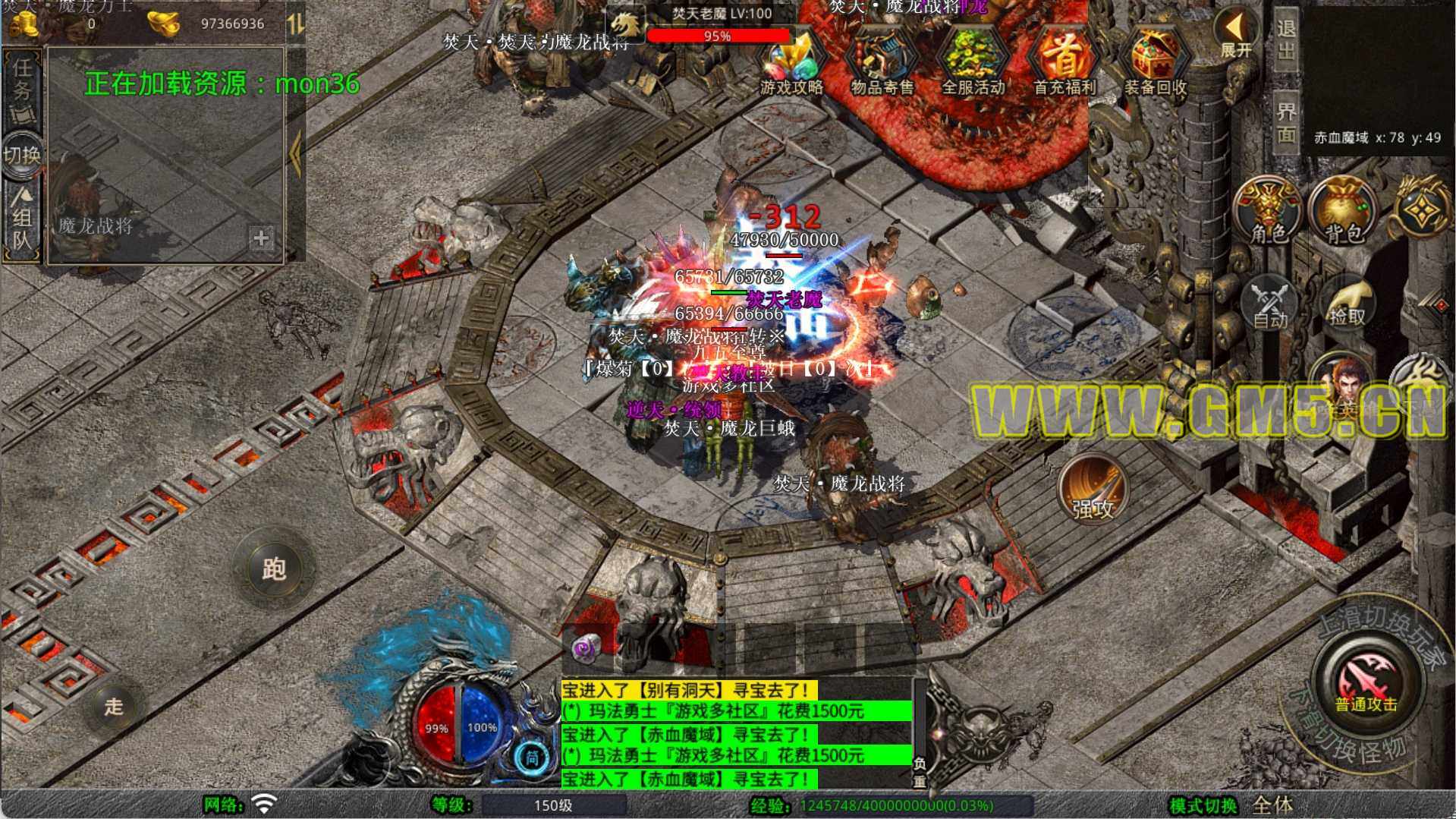Select the purple swirl item in hotbar

point(585,647)
